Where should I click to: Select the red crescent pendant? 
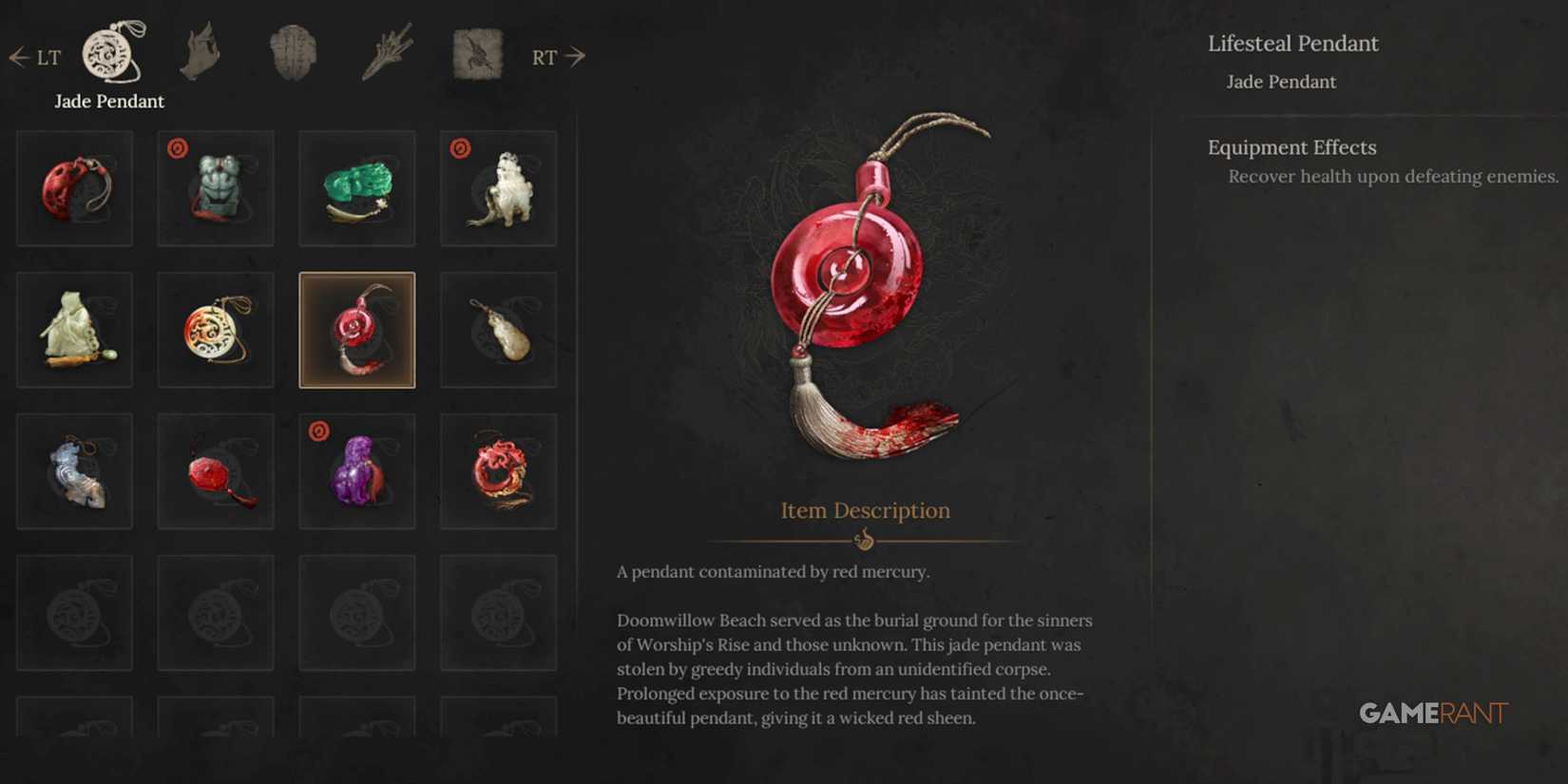click(x=74, y=187)
